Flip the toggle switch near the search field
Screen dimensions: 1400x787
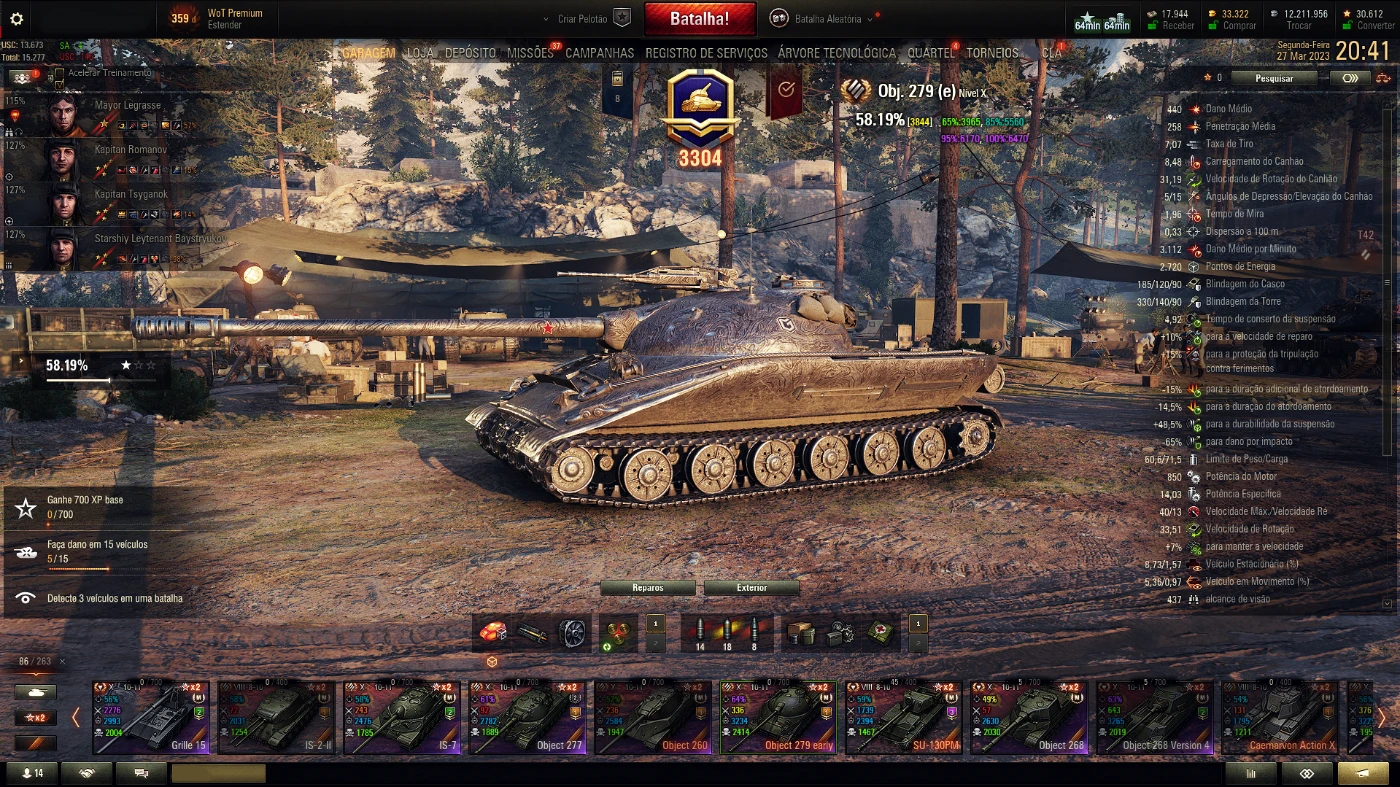[x=1350, y=78]
